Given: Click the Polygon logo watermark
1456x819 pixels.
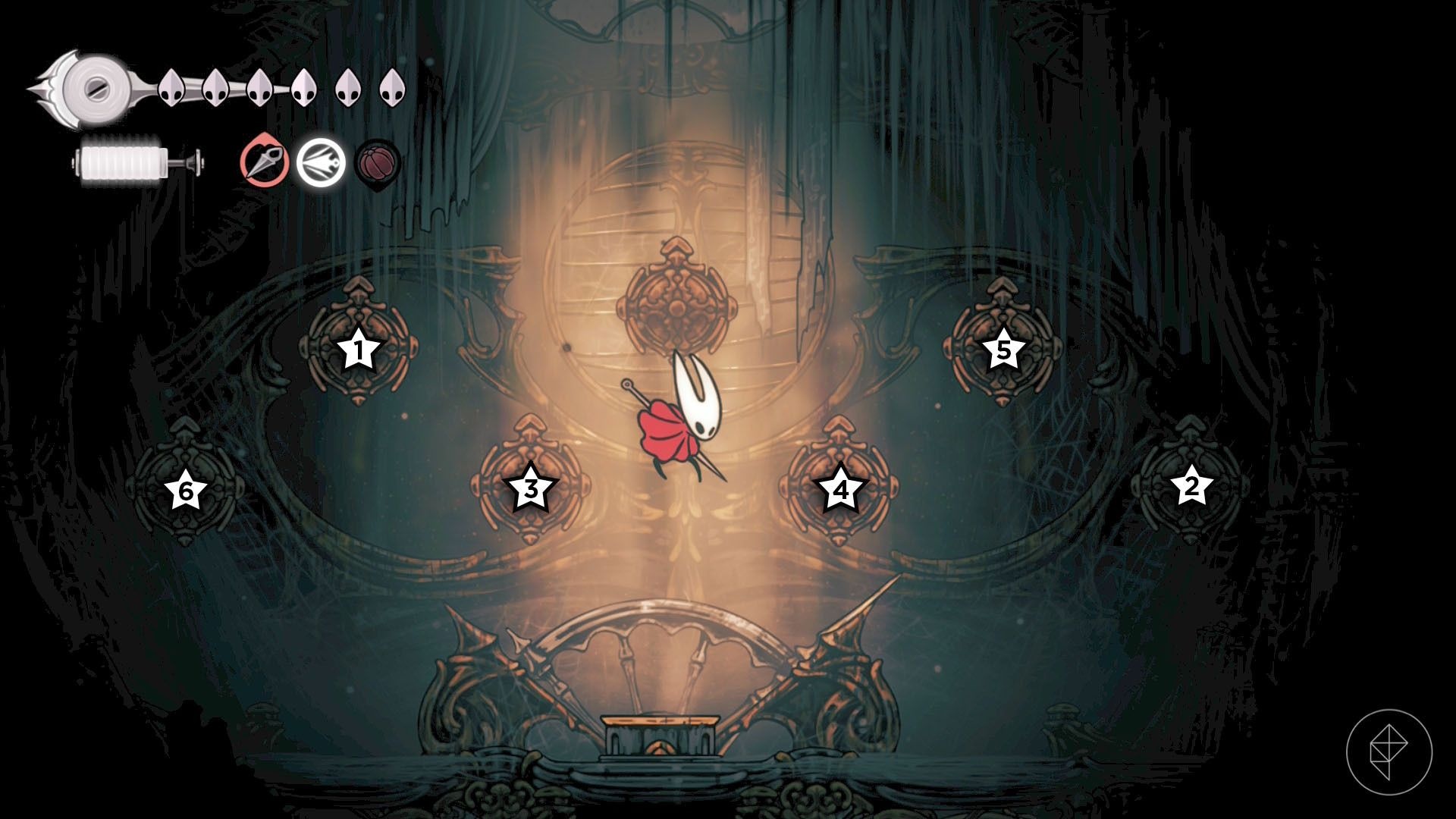Looking at the screenshot, I should pos(1389,752).
